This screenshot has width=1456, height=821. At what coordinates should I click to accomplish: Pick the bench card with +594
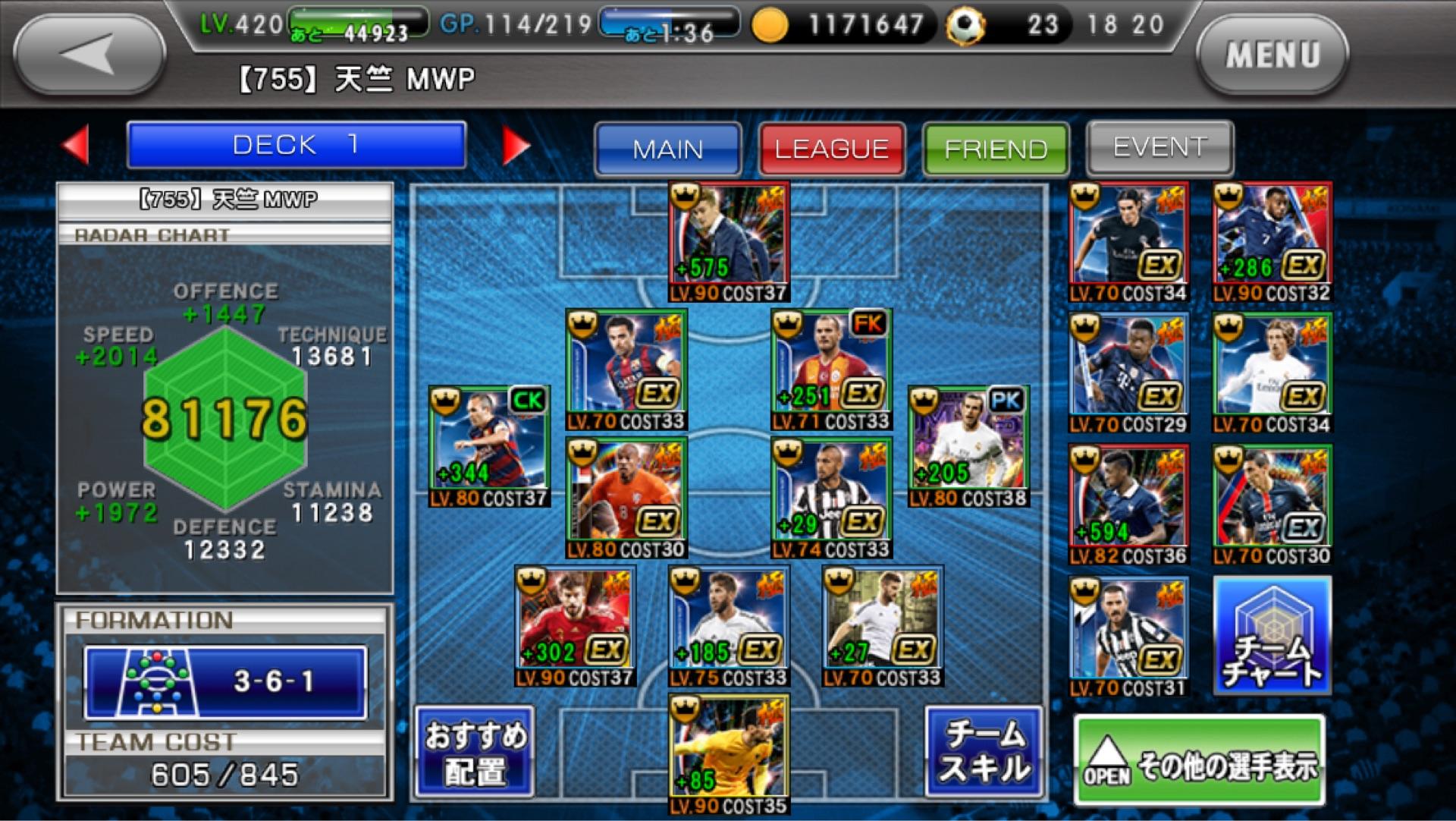1128,505
